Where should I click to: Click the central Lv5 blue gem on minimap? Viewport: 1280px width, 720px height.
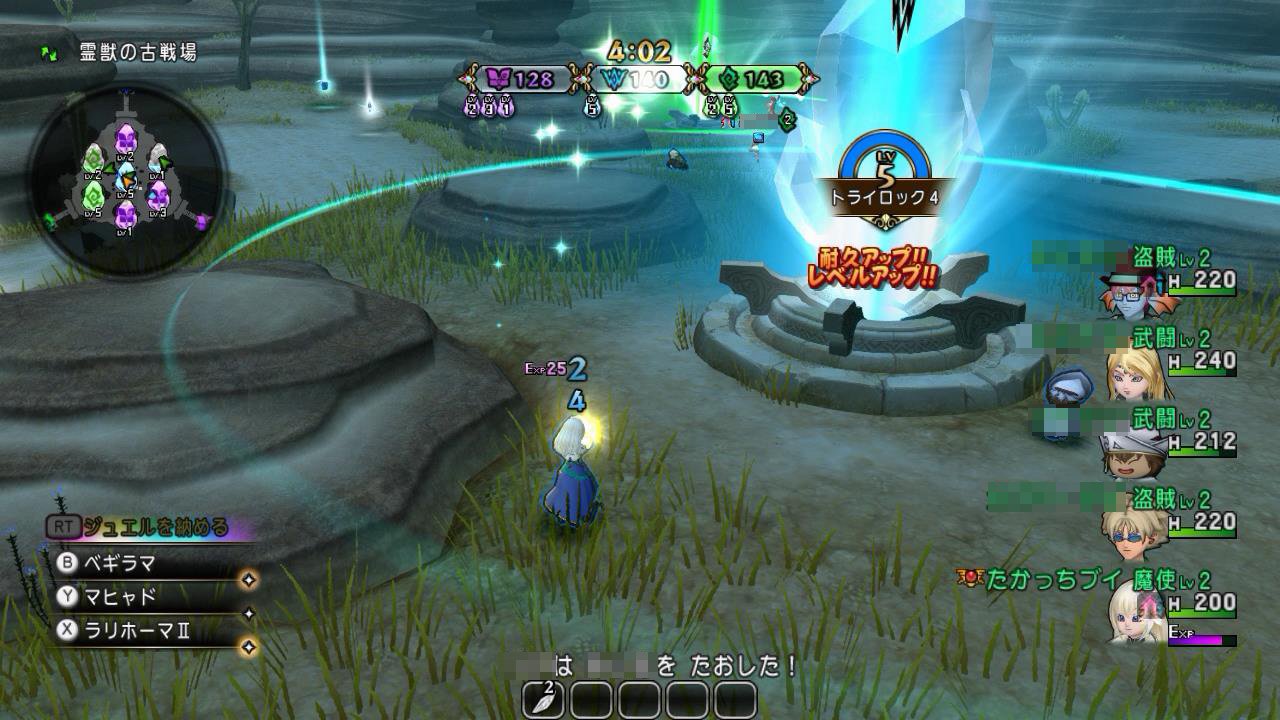124,177
